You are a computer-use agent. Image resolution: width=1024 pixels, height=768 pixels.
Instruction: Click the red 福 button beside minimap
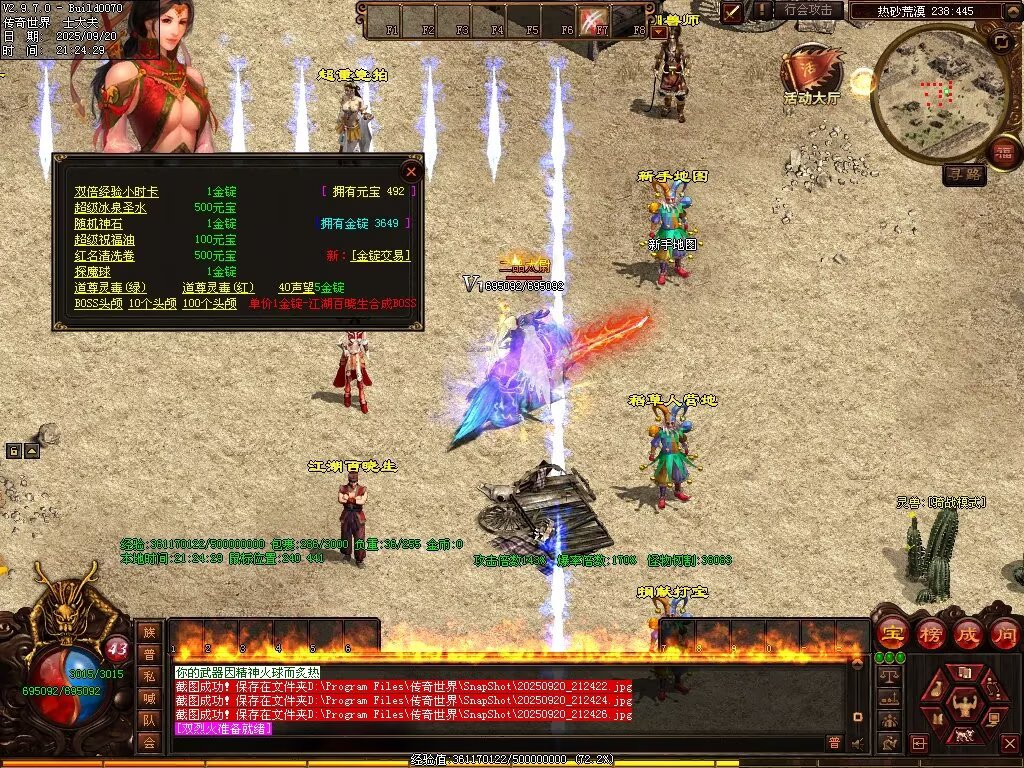click(x=1003, y=153)
